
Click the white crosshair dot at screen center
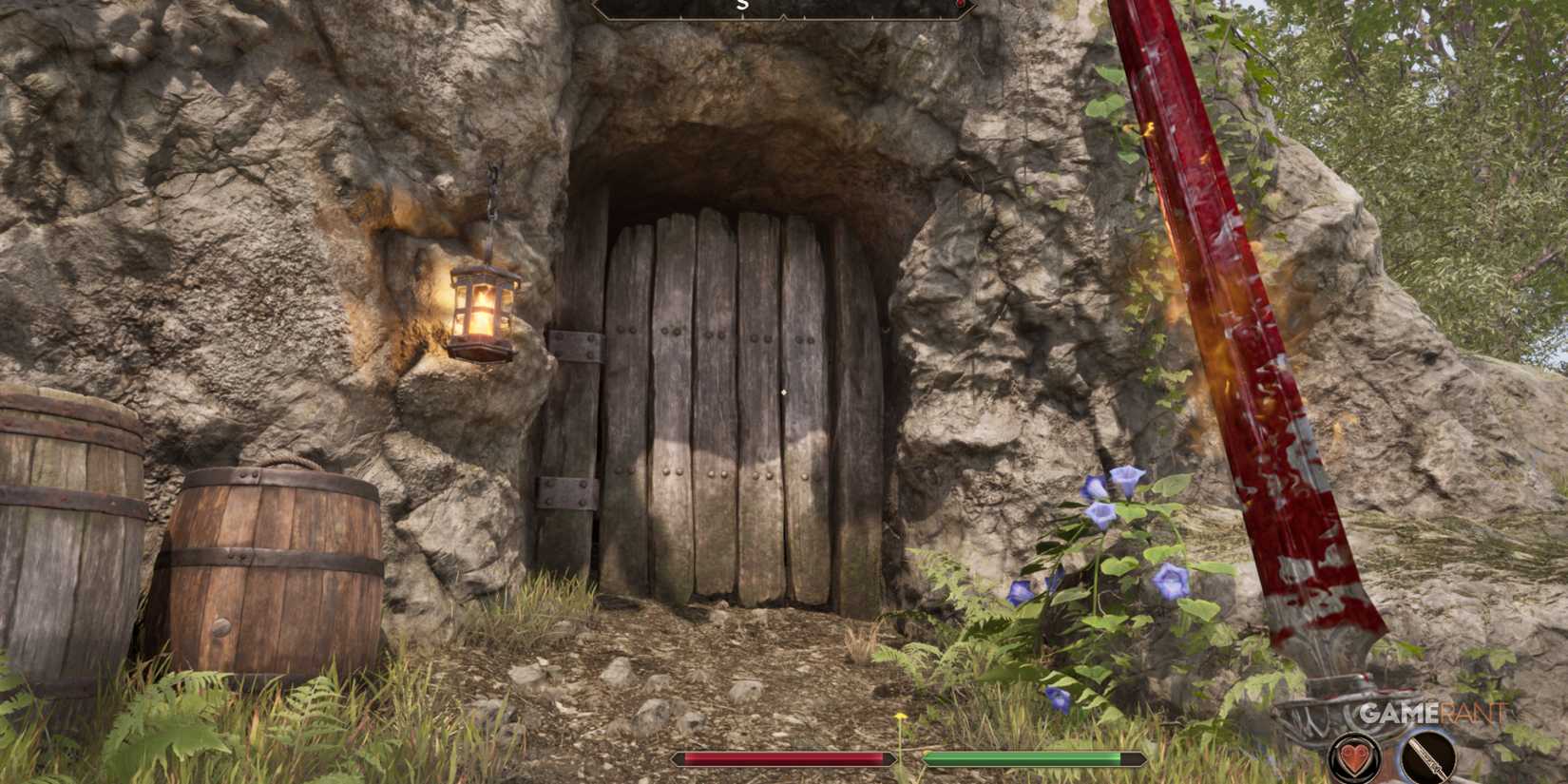point(784,392)
